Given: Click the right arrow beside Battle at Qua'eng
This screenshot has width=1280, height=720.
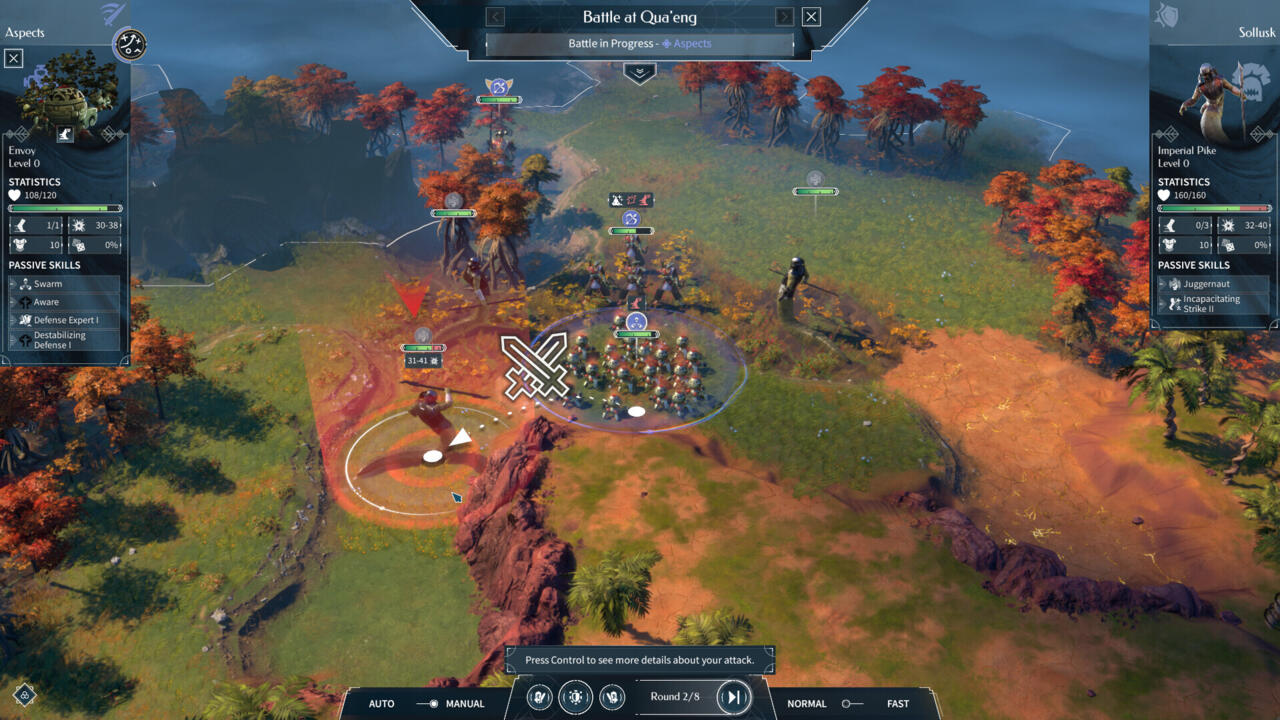Looking at the screenshot, I should coord(784,16).
